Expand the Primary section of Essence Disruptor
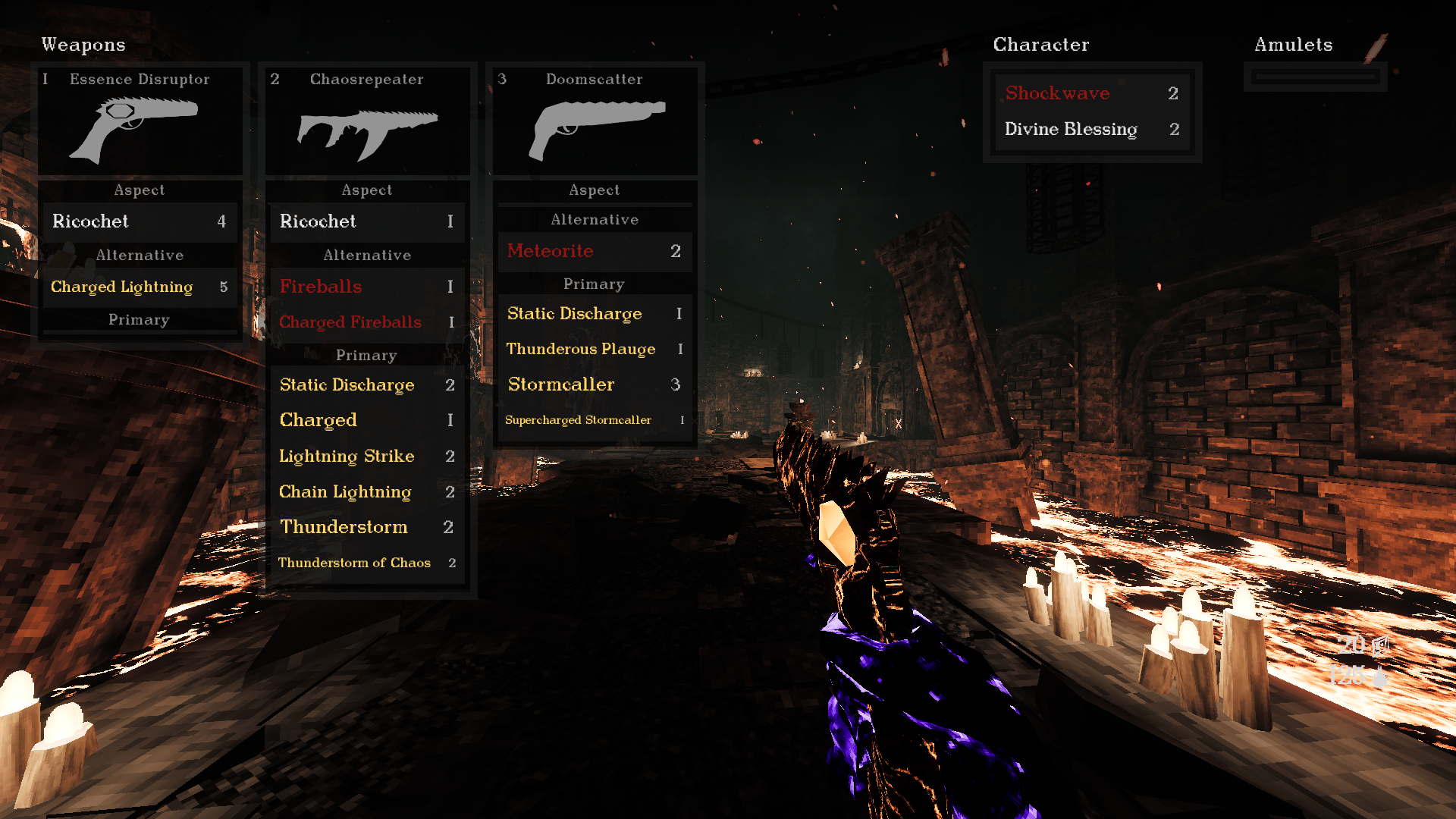 pos(140,319)
